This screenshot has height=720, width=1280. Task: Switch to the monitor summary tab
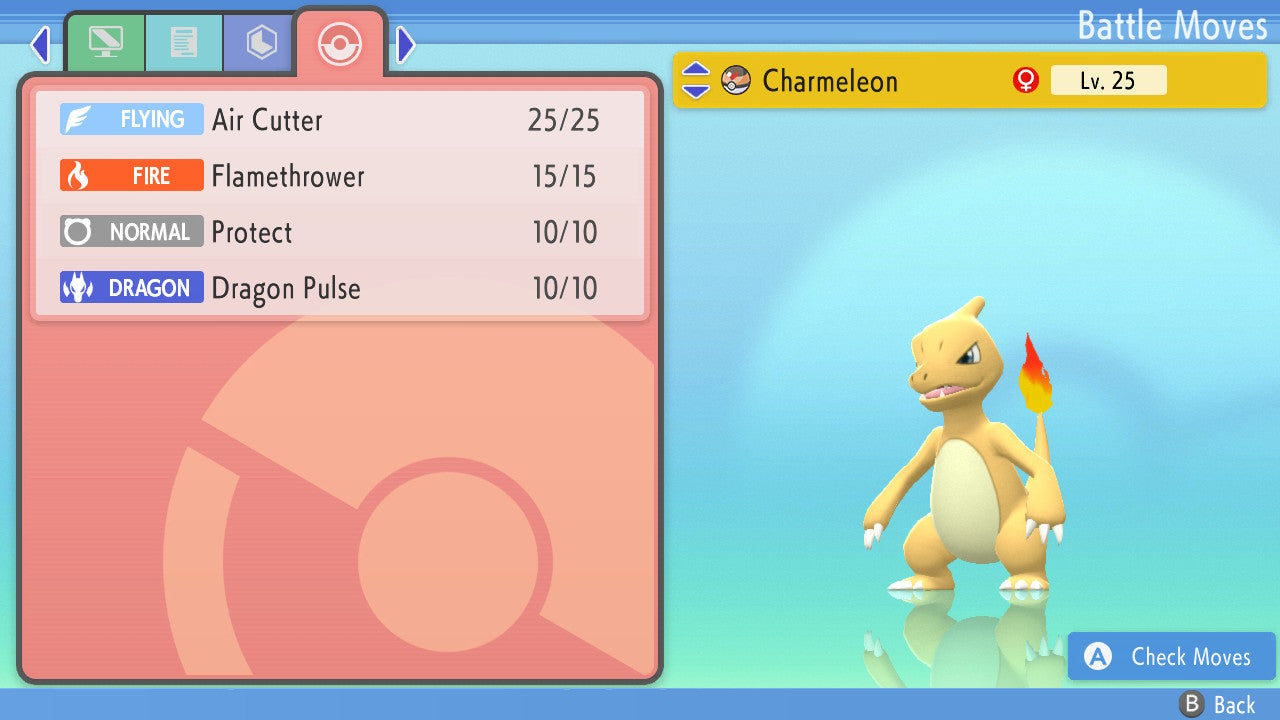pyautogui.click(x=105, y=43)
